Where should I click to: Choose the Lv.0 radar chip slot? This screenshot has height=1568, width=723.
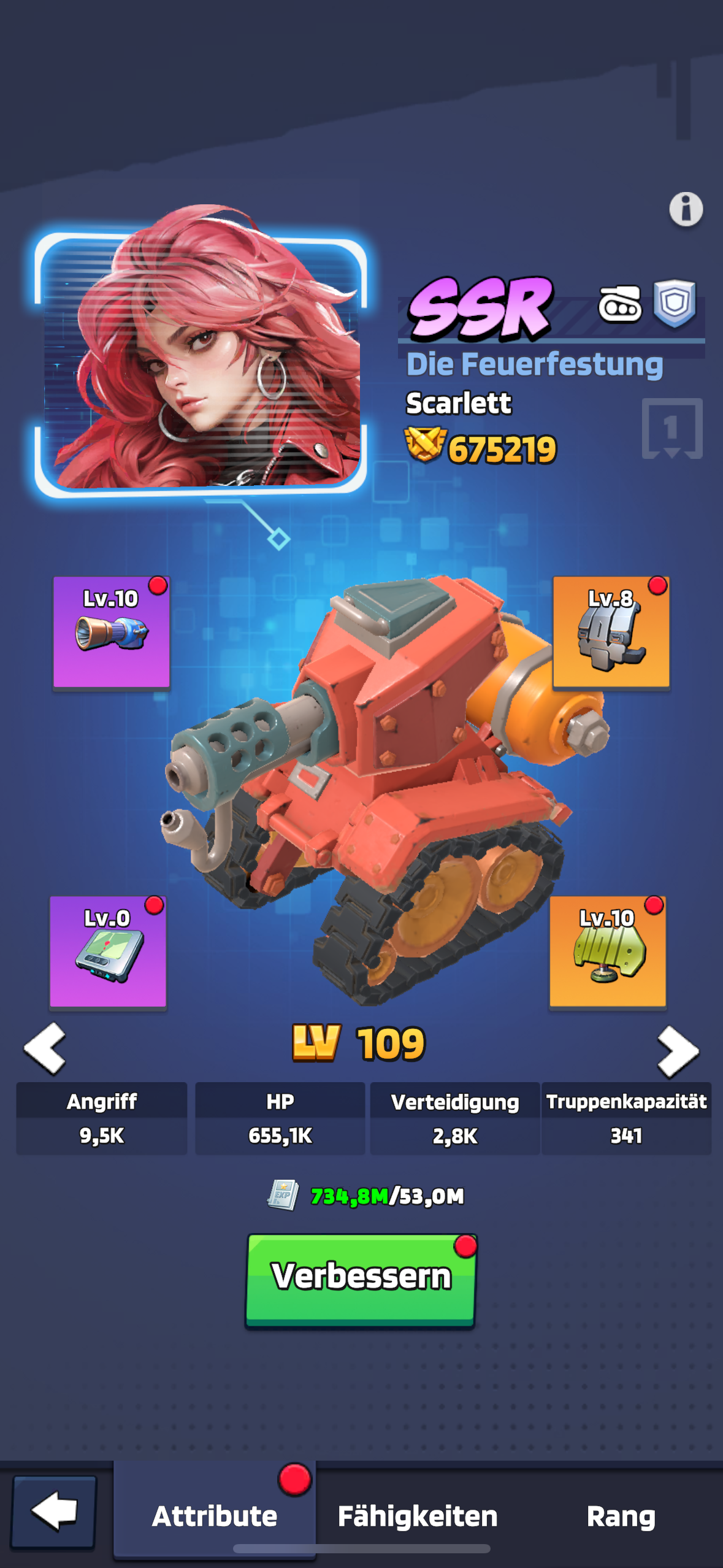(x=108, y=951)
